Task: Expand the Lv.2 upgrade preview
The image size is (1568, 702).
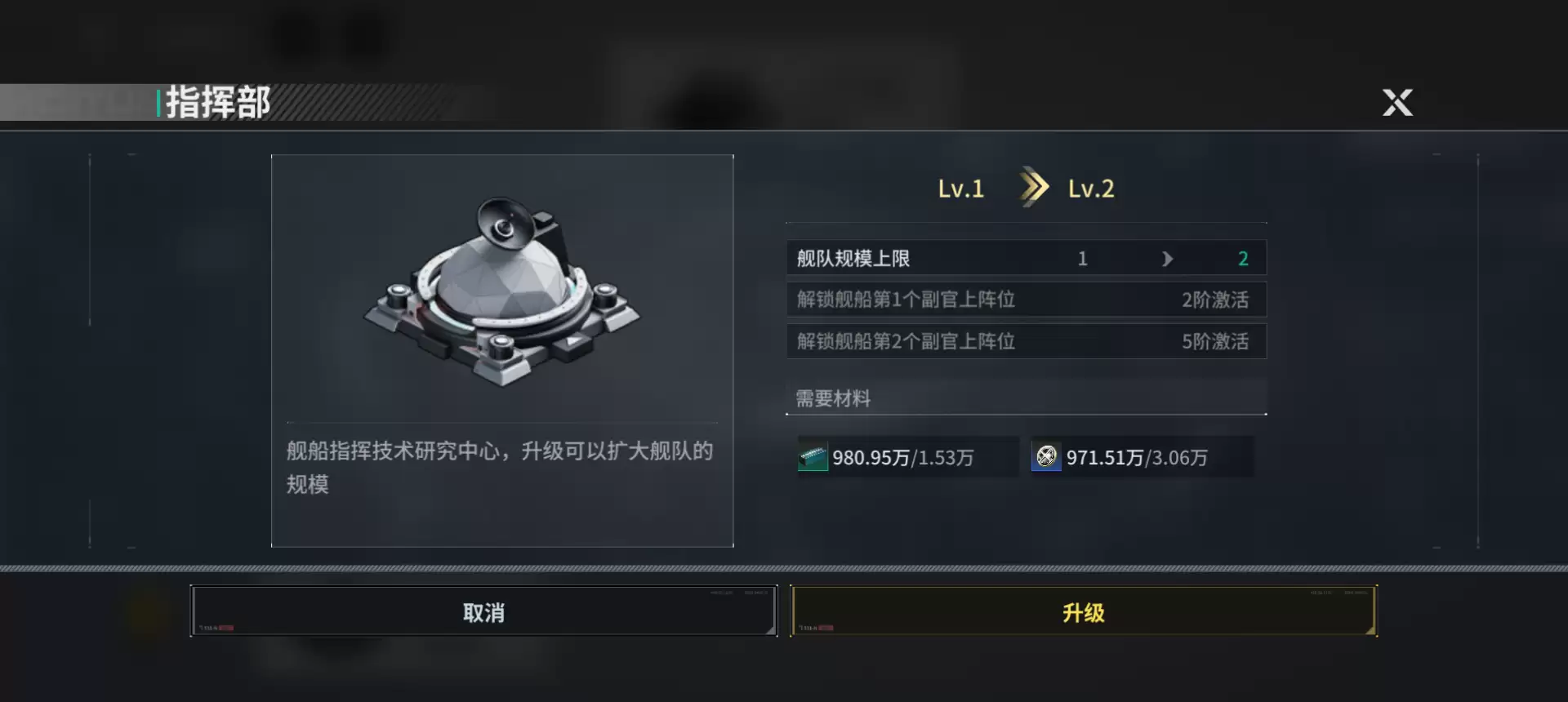Action: [x=1090, y=187]
